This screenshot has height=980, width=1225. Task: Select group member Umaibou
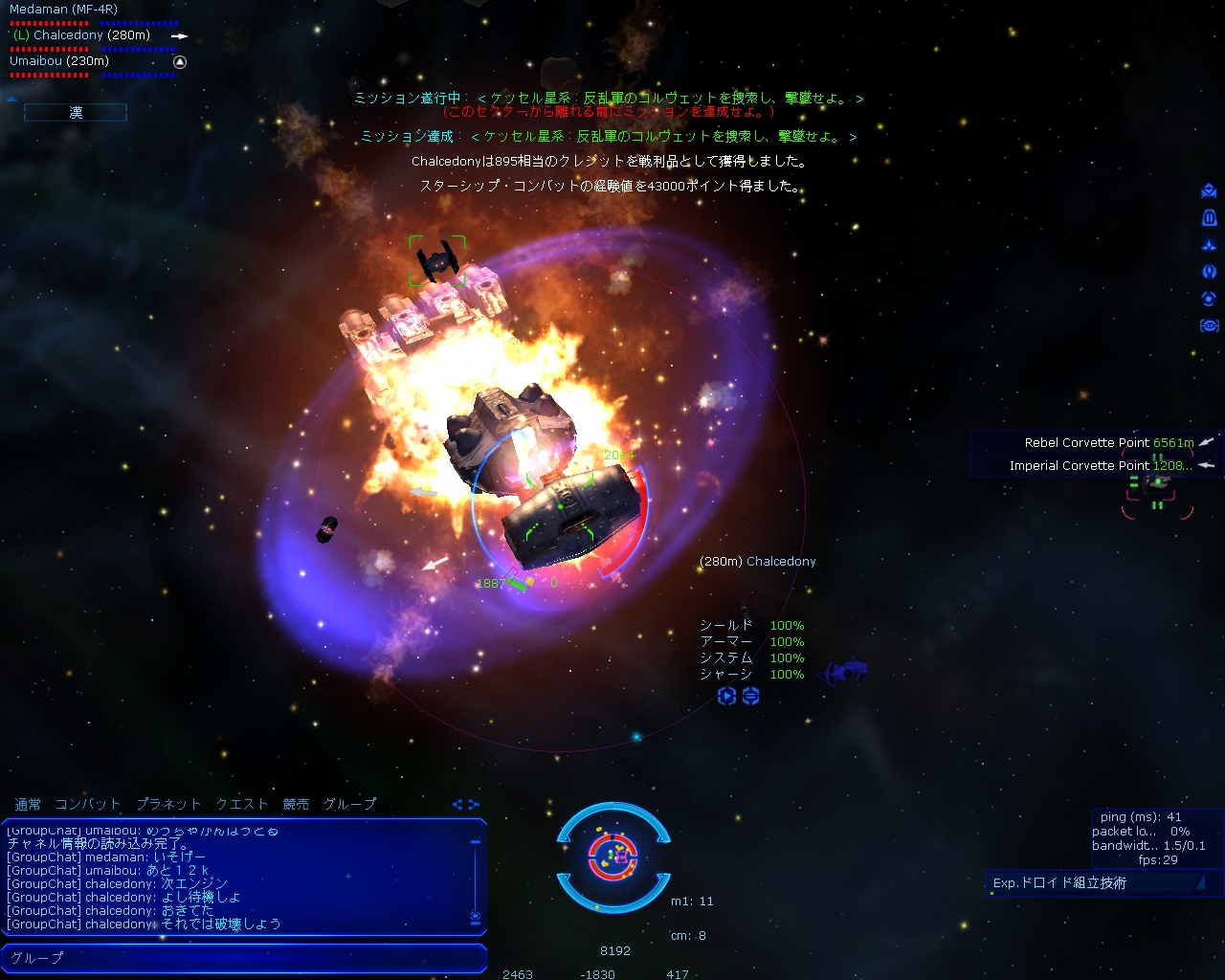pyautogui.click(x=59, y=61)
